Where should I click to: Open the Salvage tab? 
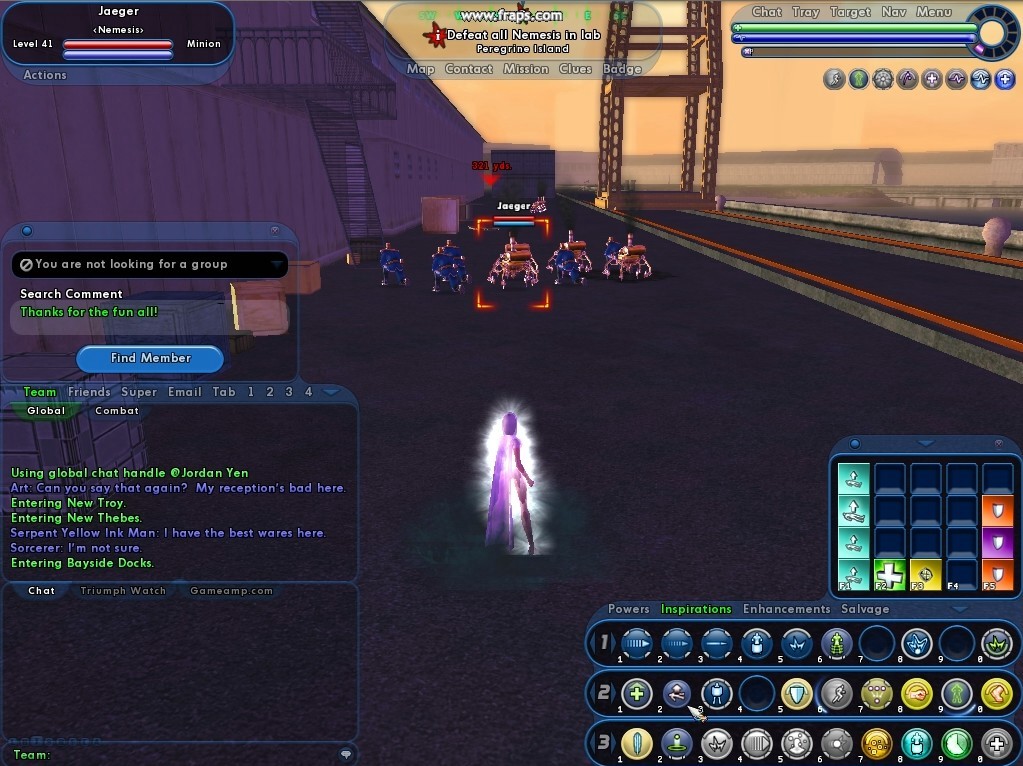click(x=865, y=609)
